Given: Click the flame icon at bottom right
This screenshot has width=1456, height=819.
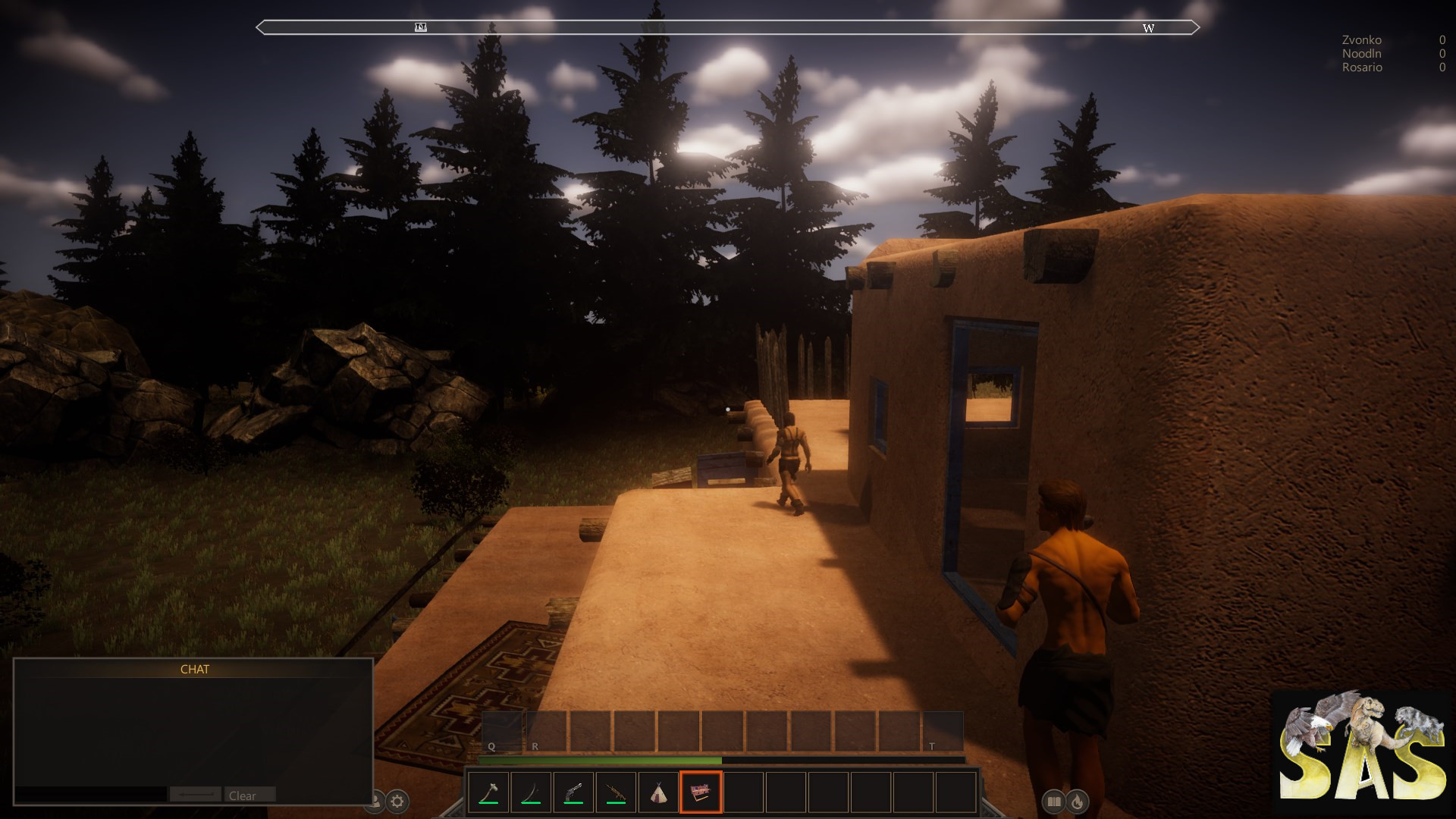Looking at the screenshot, I should click(x=1077, y=801).
